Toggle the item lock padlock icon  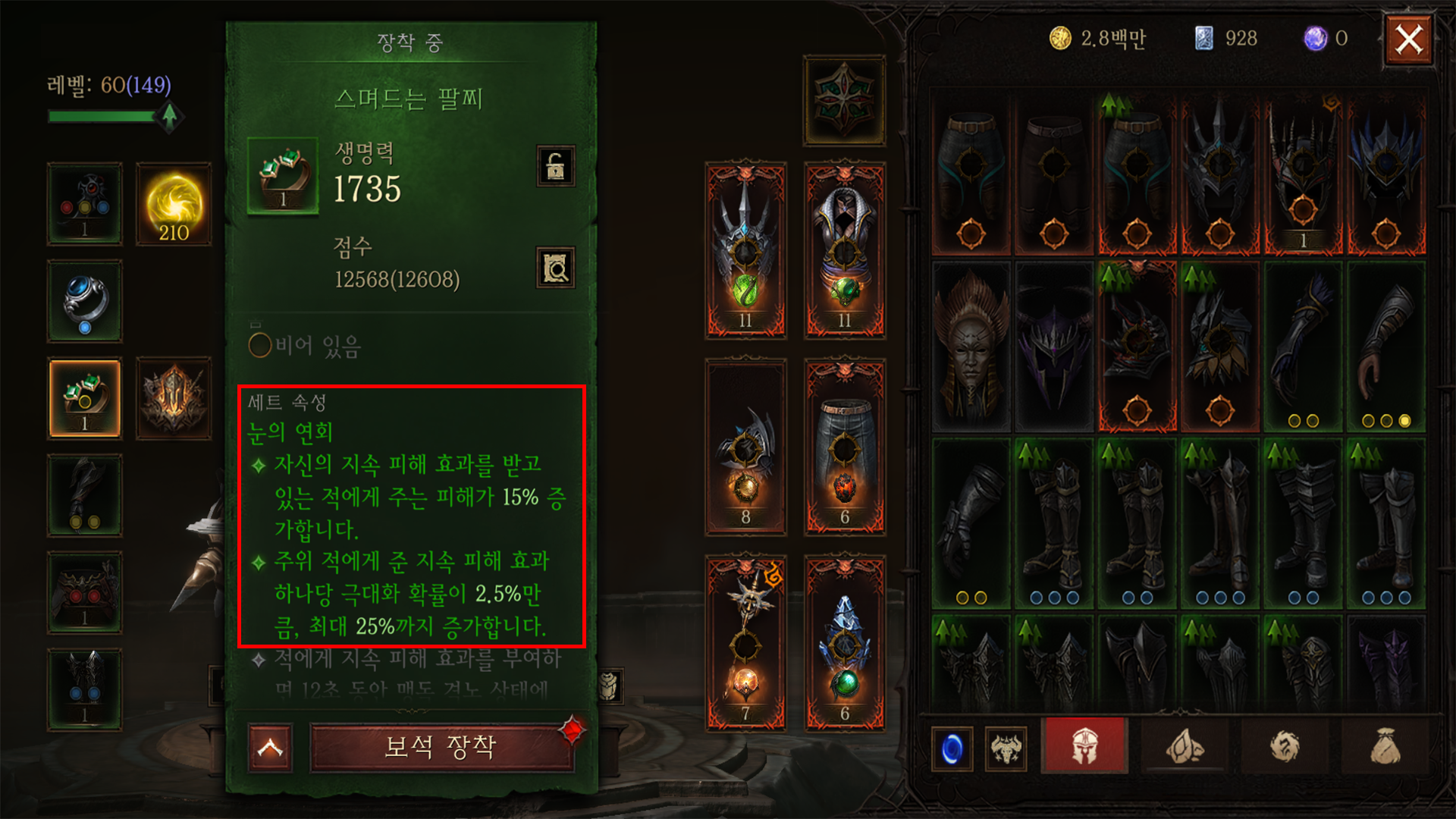(x=555, y=166)
